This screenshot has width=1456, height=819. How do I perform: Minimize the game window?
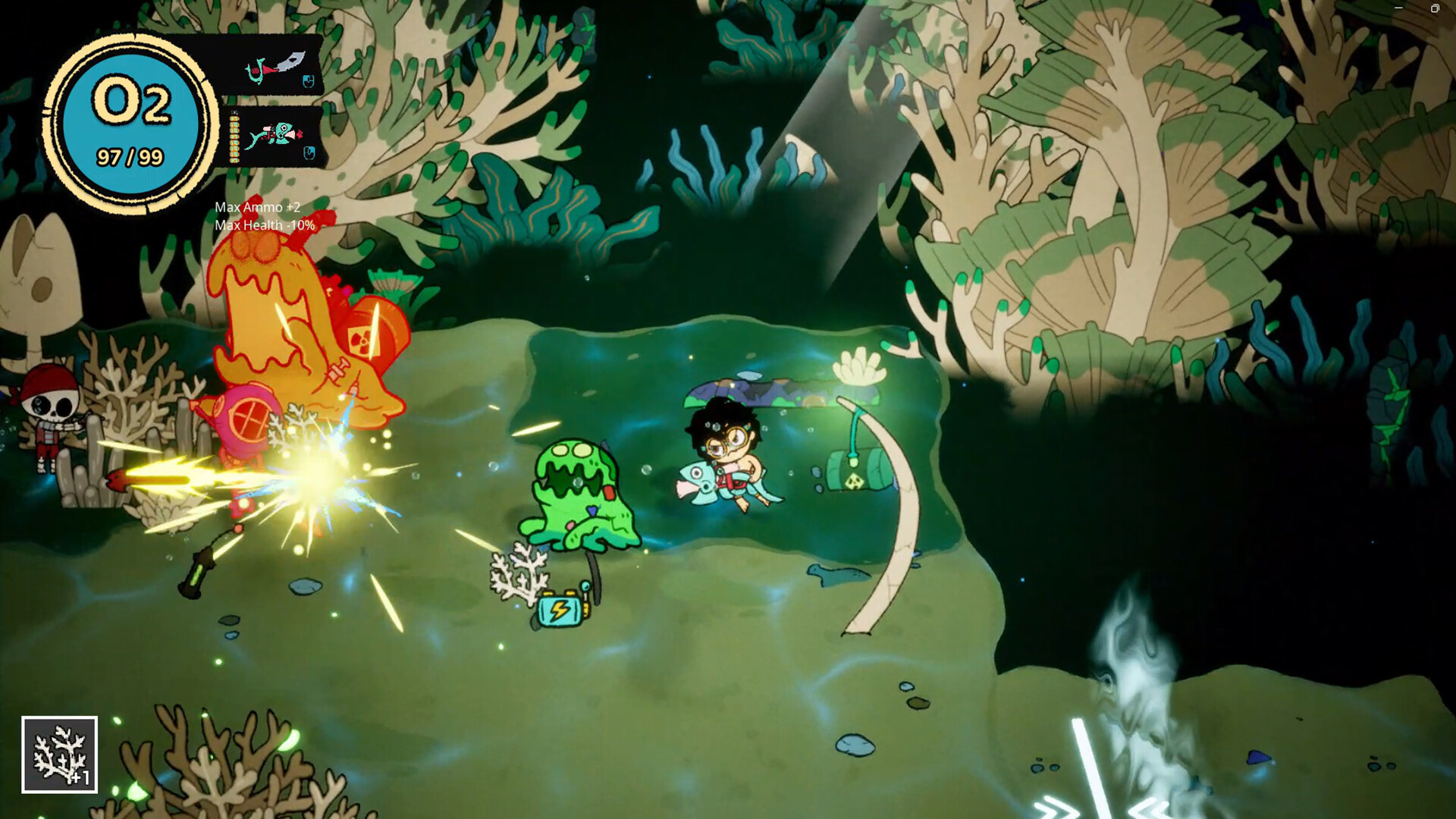point(1398,8)
